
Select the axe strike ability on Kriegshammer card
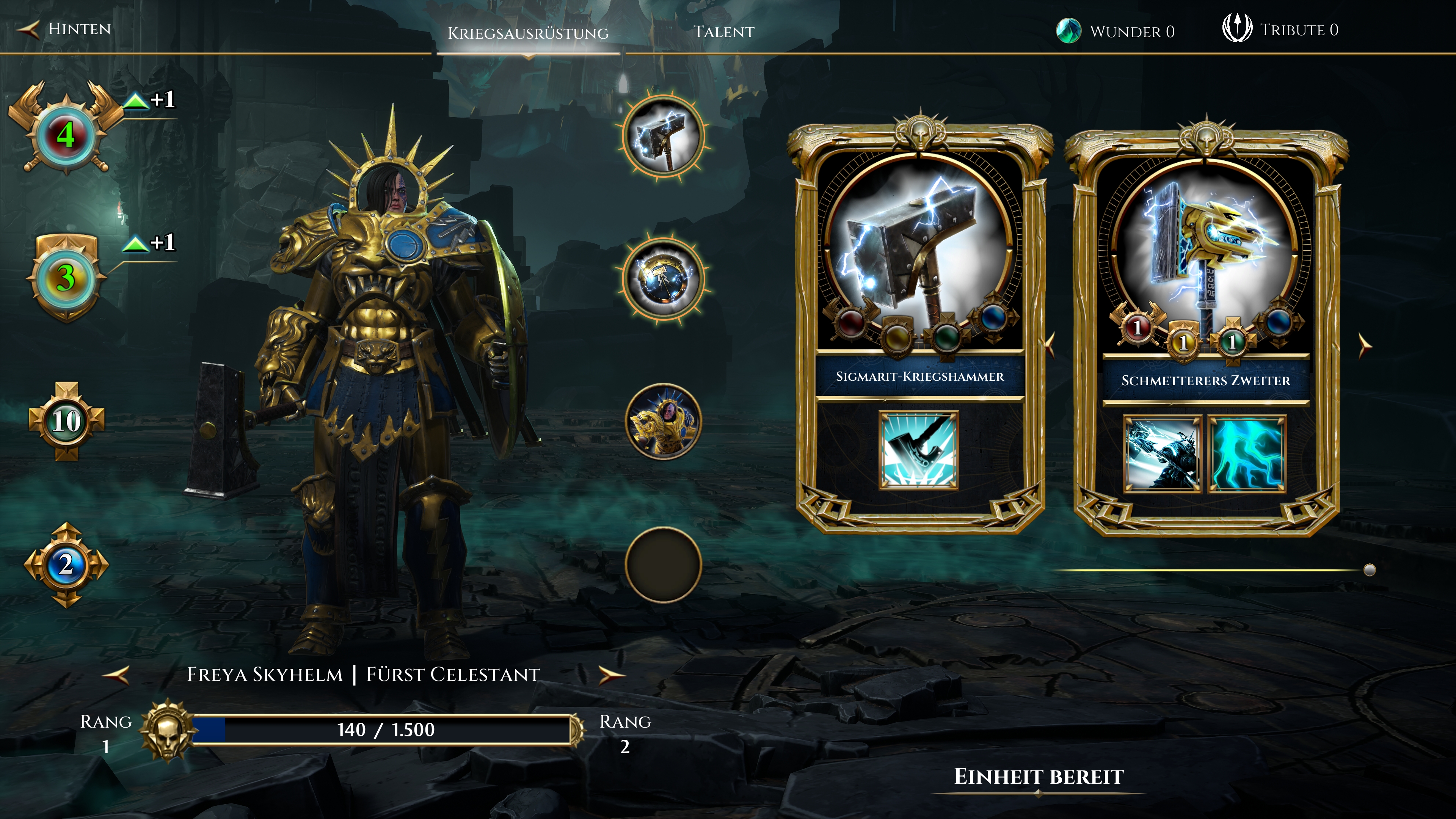[x=918, y=450]
